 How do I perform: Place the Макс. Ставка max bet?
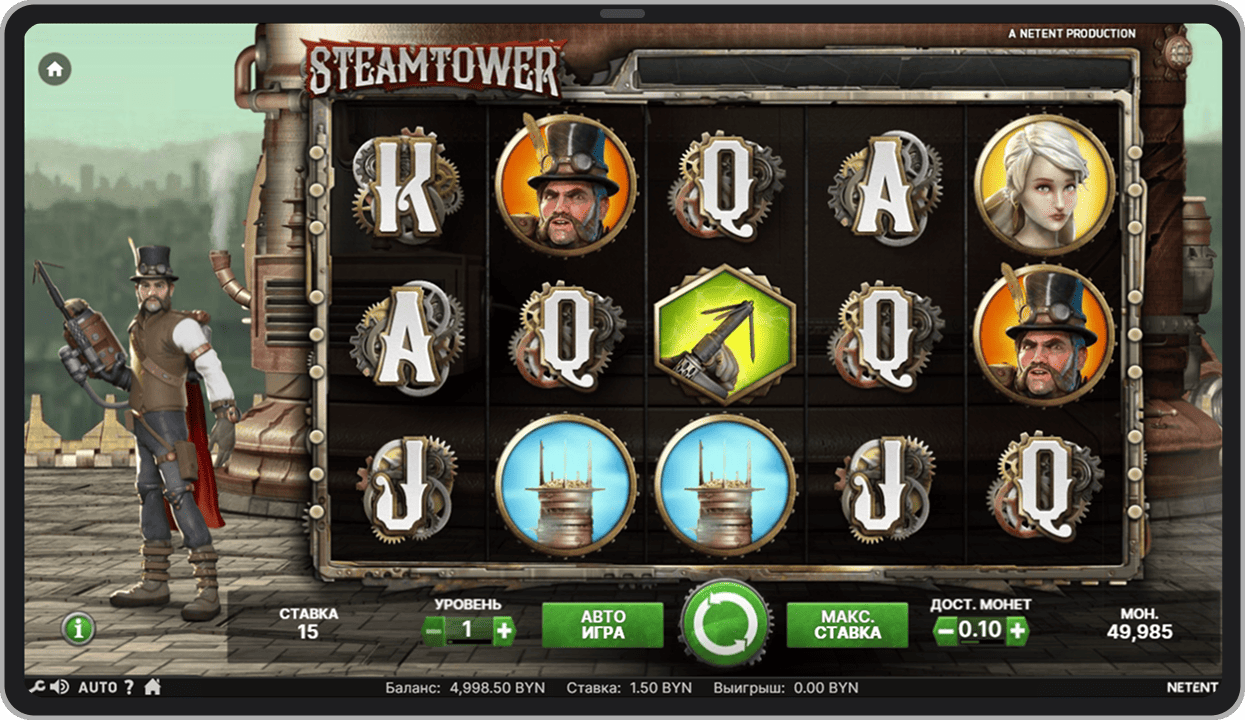[x=847, y=625]
